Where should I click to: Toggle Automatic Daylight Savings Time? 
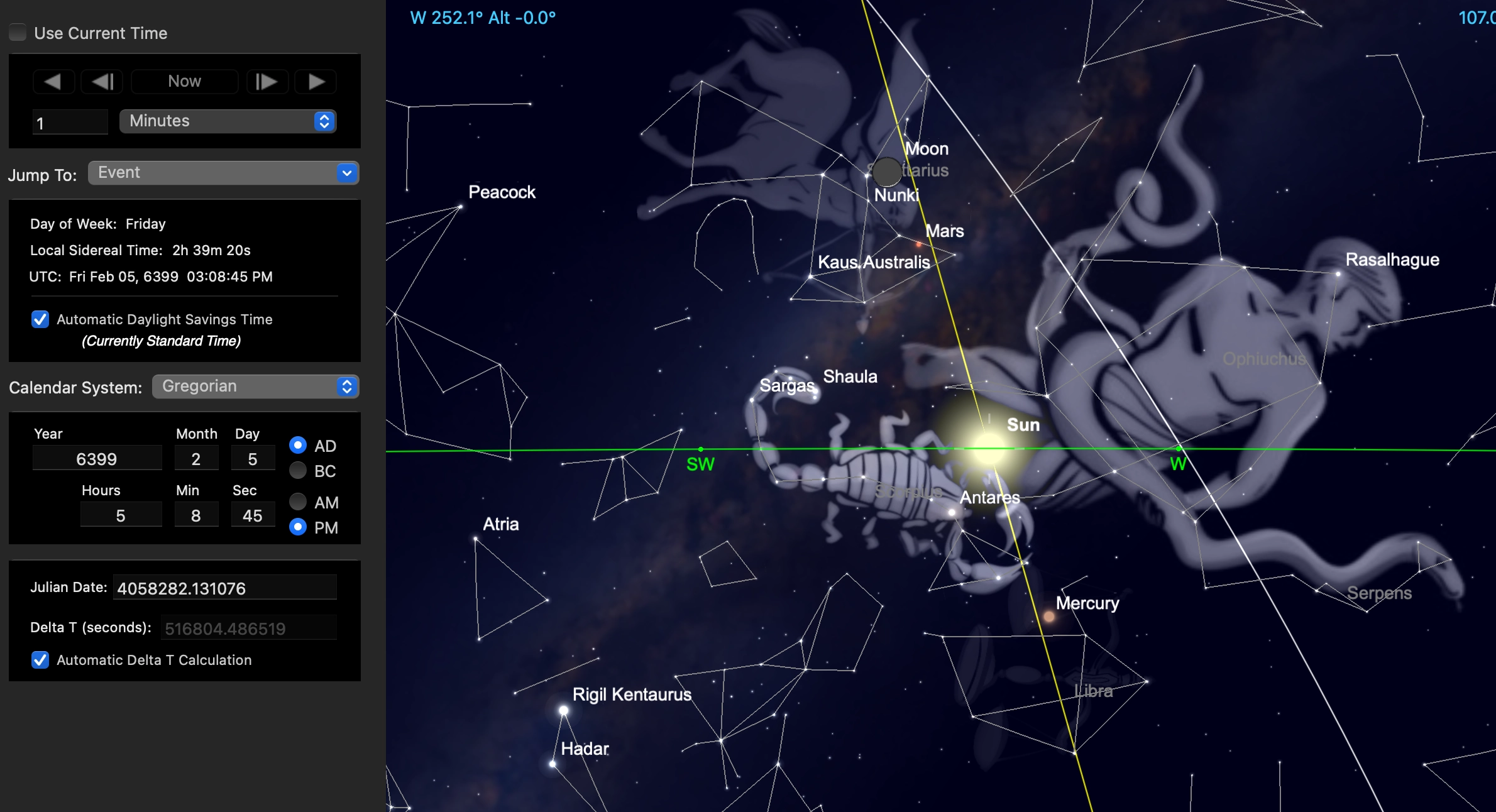pos(40,319)
